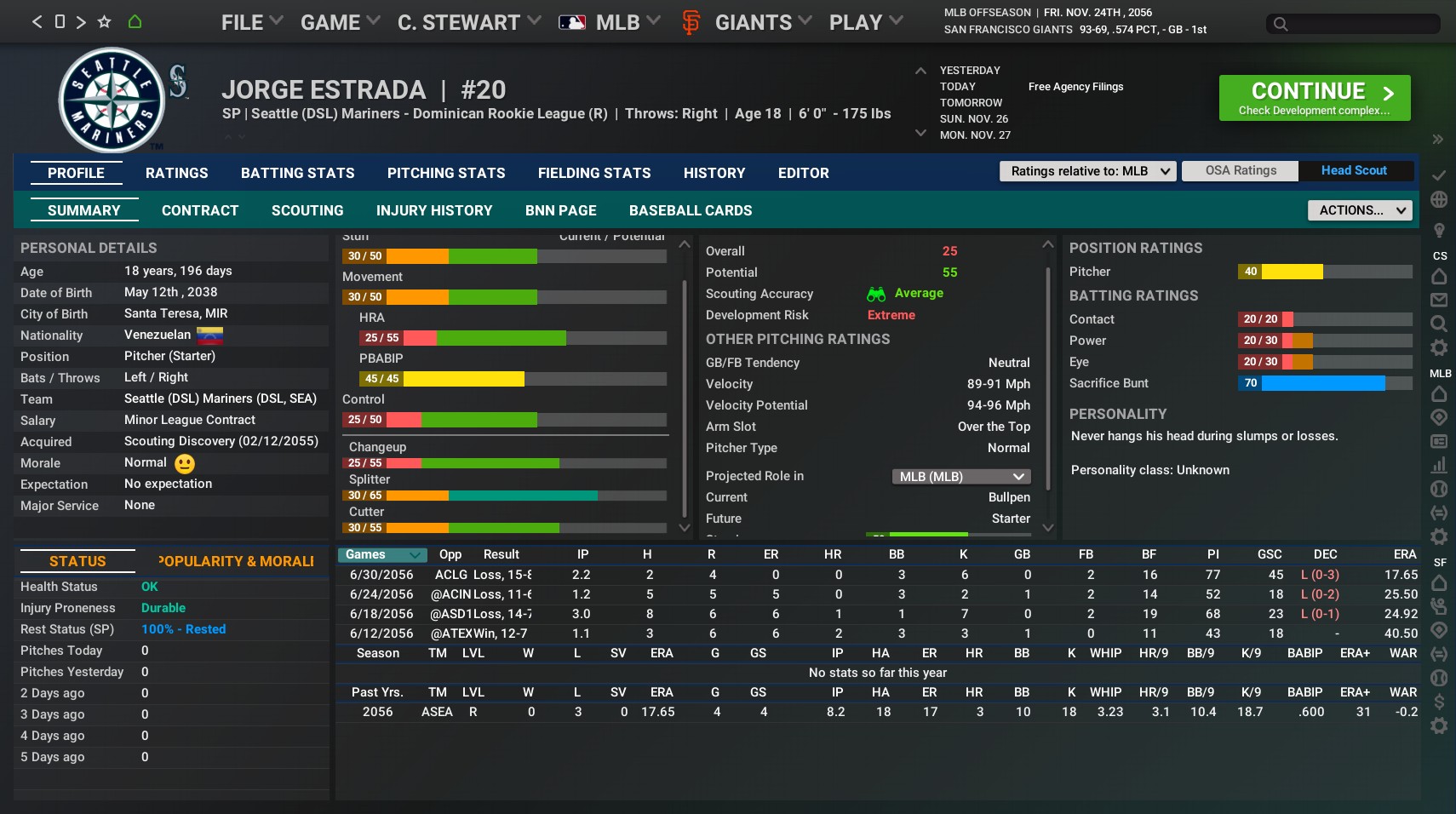Enable Head Scout ratings
The image size is (1456, 814).
click(x=1354, y=170)
